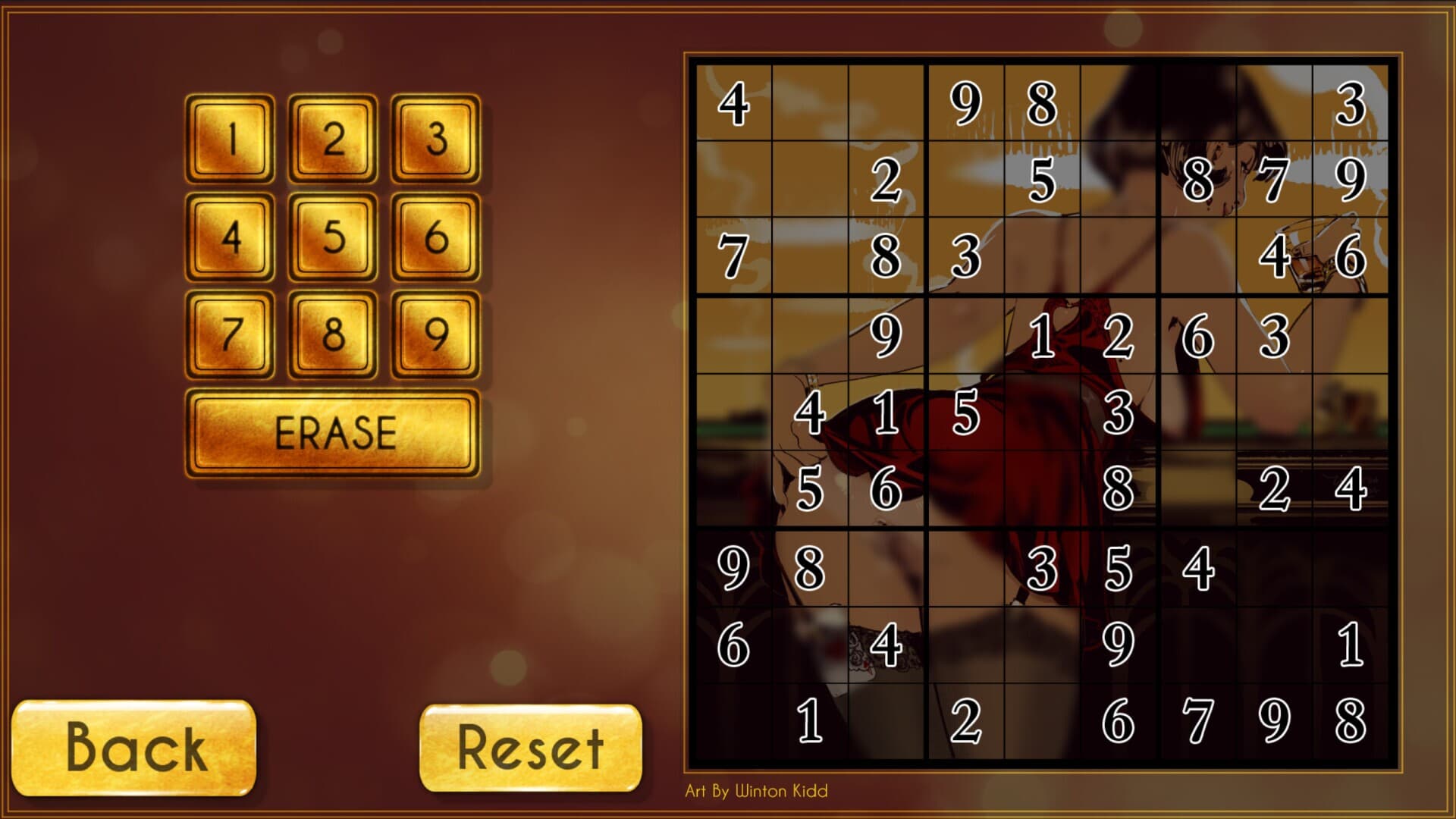
Task: Select number 6 on the golden keypad
Action: [x=436, y=235]
